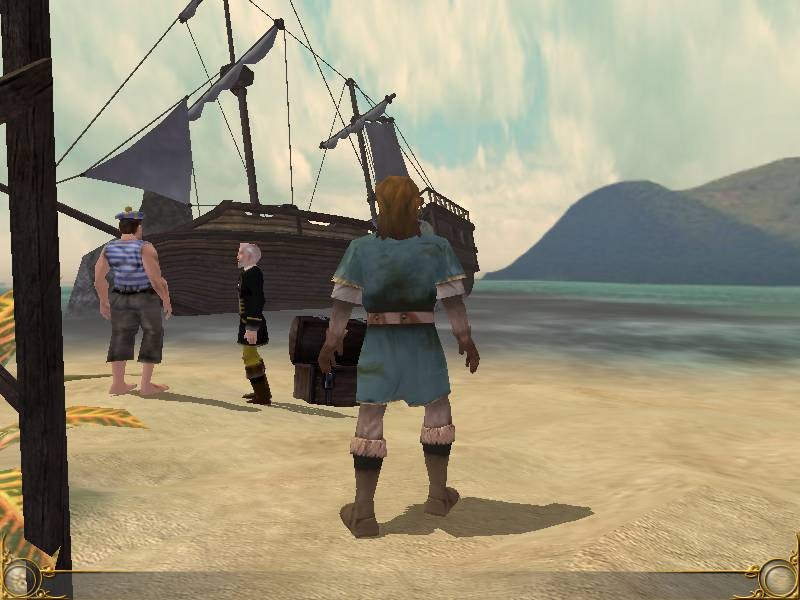Click the gold-ringed orb in the bottom-left corner
The width and height of the screenshot is (800, 600).
19,578
